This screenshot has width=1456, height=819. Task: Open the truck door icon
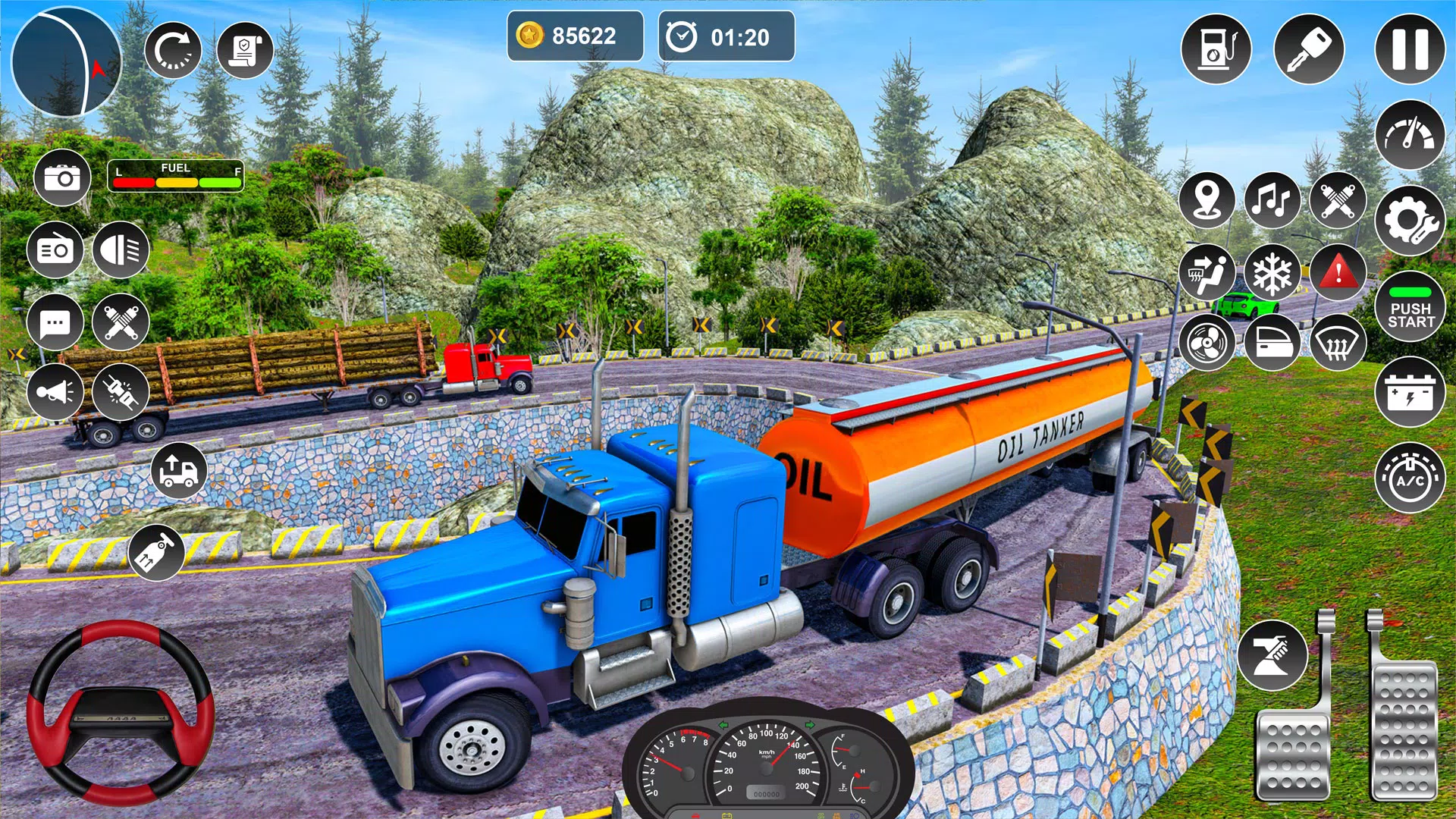coord(1272,343)
